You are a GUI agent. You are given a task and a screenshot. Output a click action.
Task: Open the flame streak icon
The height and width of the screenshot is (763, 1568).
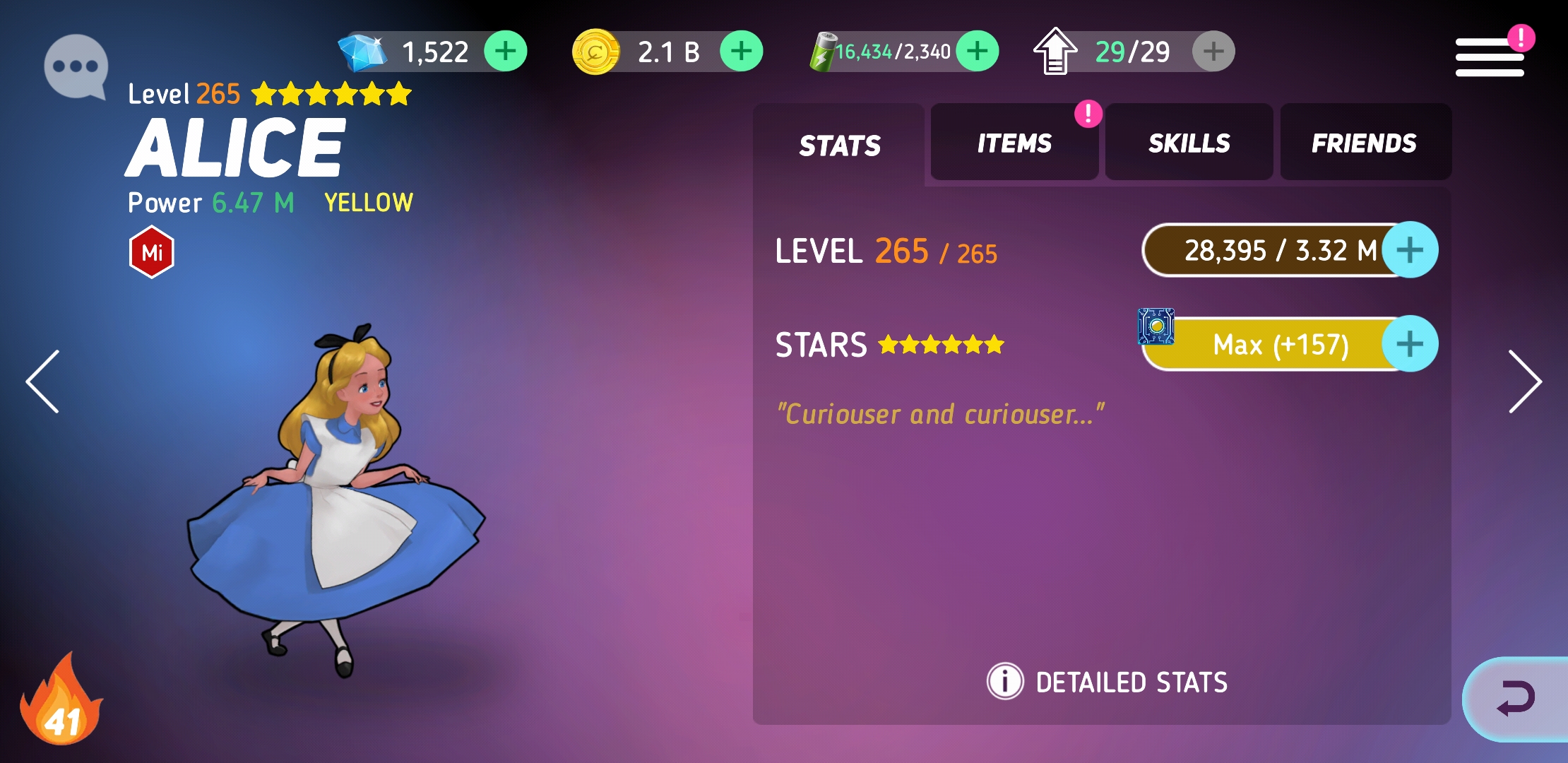(x=62, y=702)
